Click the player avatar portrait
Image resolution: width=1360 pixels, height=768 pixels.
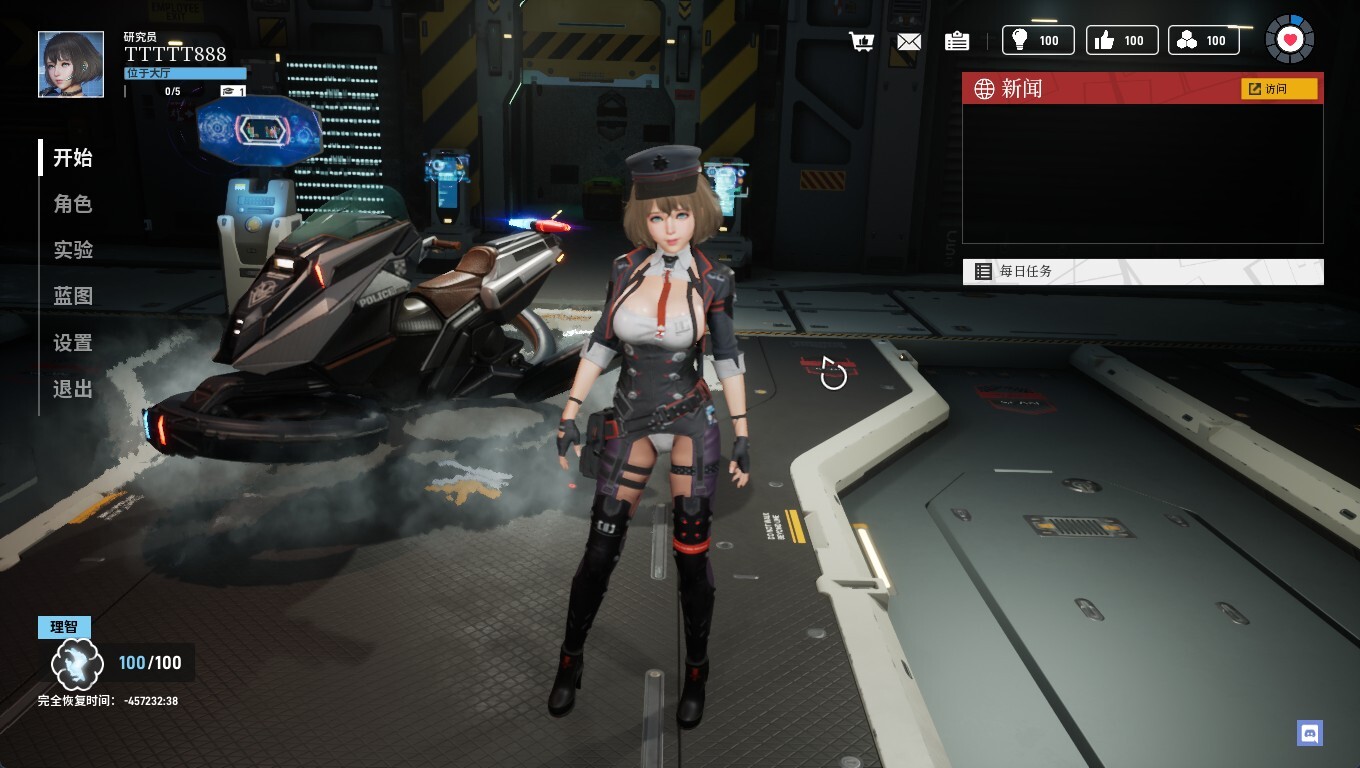click(x=71, y=64)
